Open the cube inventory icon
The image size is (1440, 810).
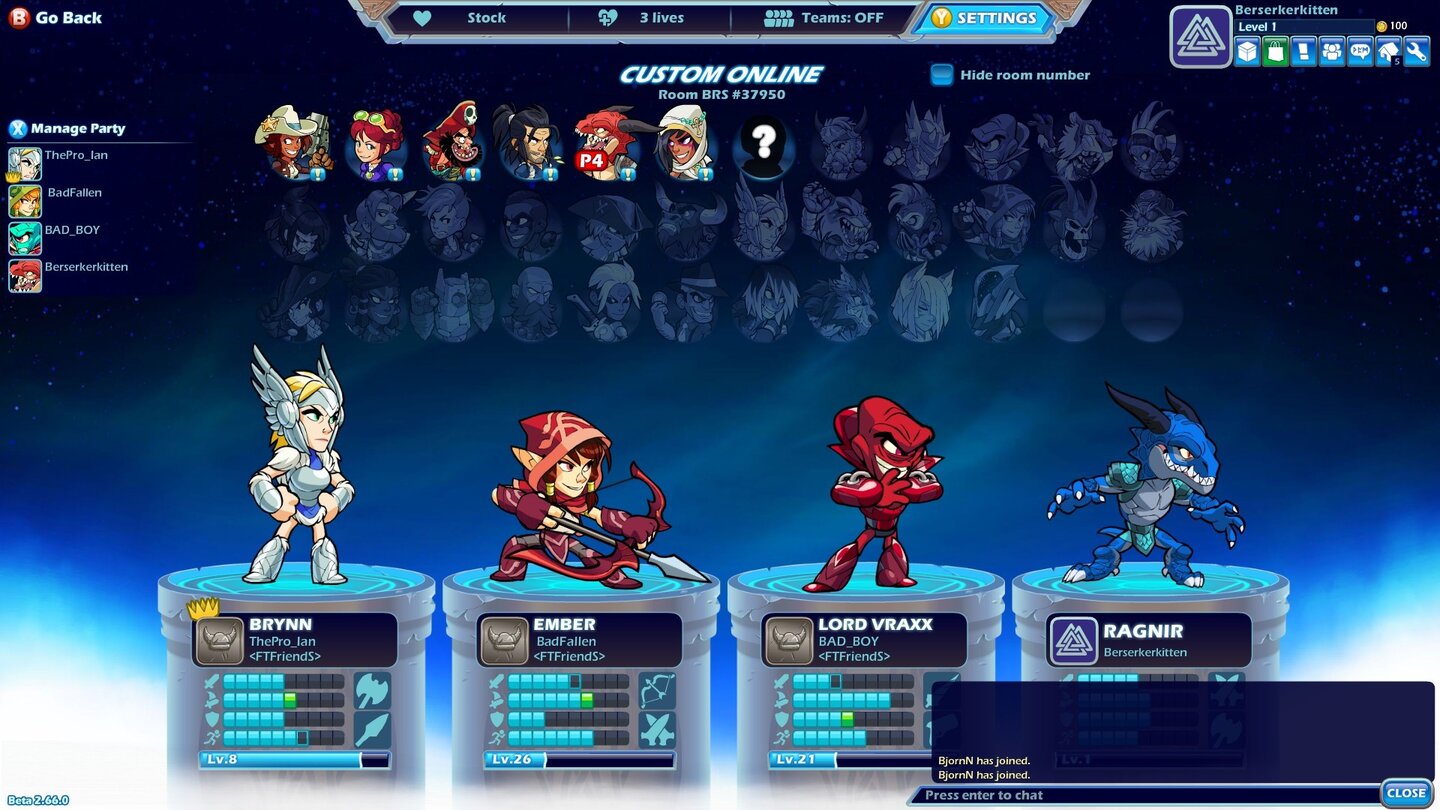click(1246, 51)
